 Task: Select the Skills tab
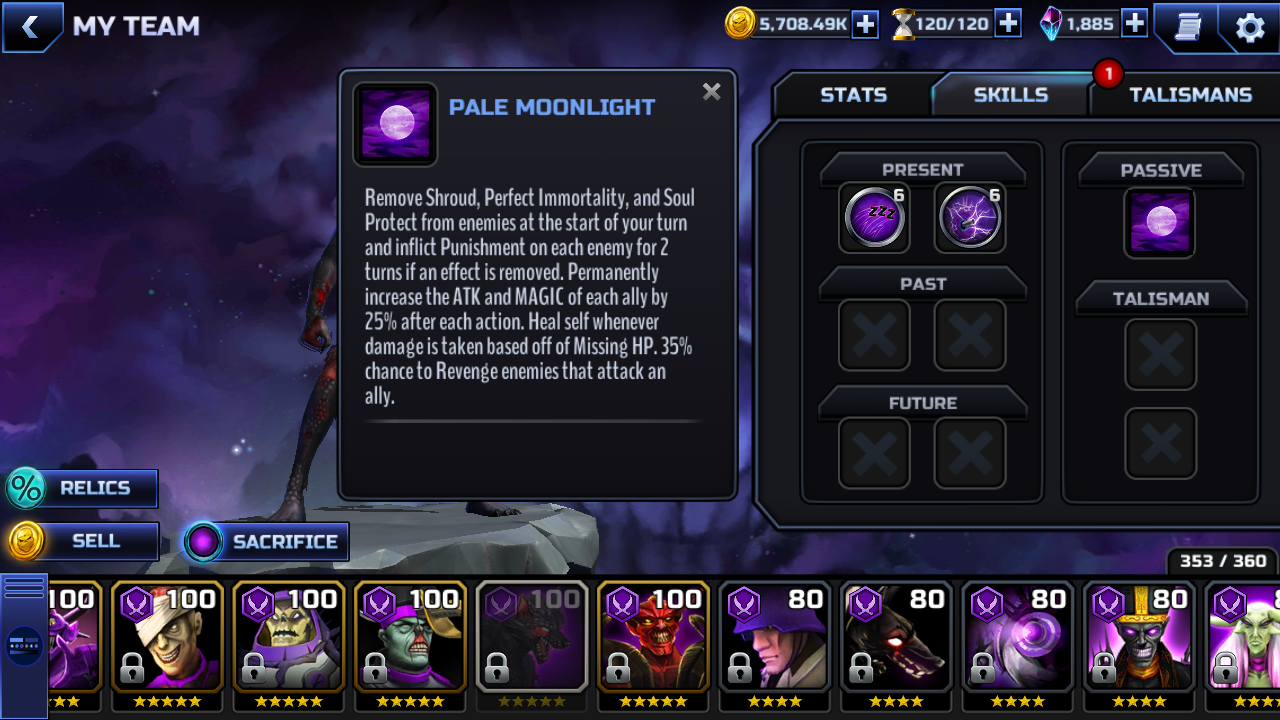[x=1010, y=95]
